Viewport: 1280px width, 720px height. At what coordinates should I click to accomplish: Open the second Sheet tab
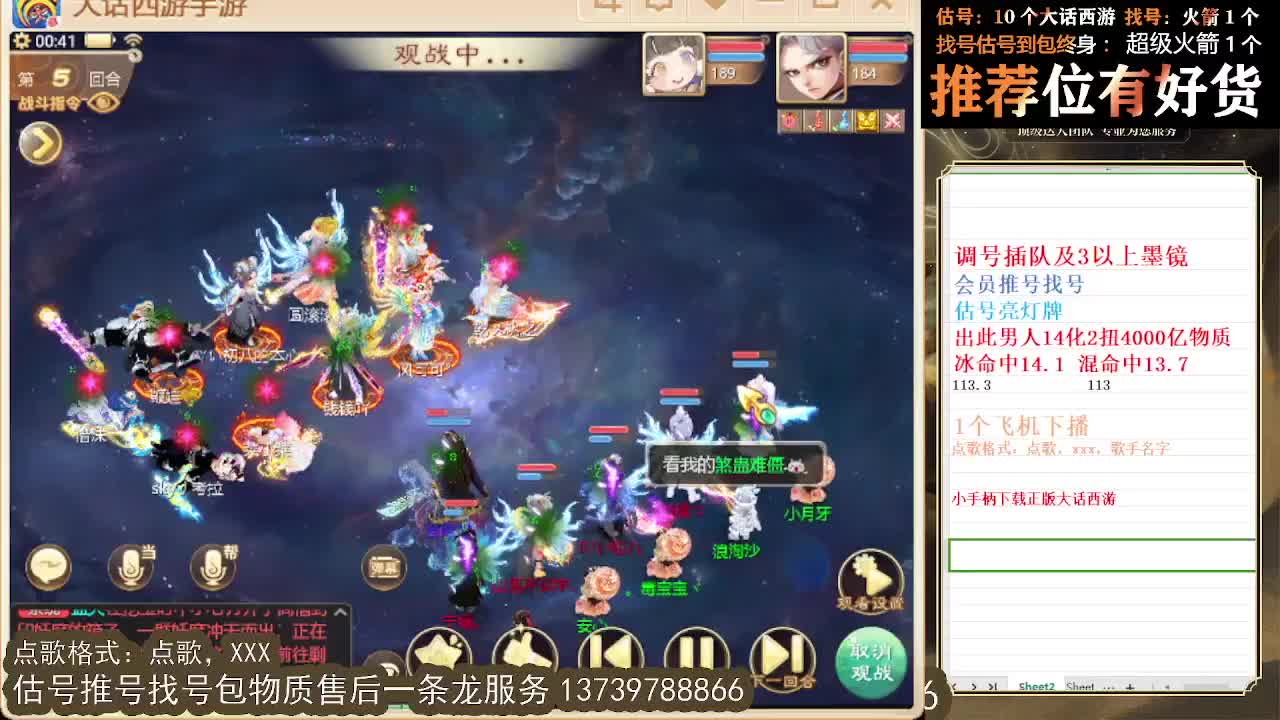click(x=1081, y=686)
